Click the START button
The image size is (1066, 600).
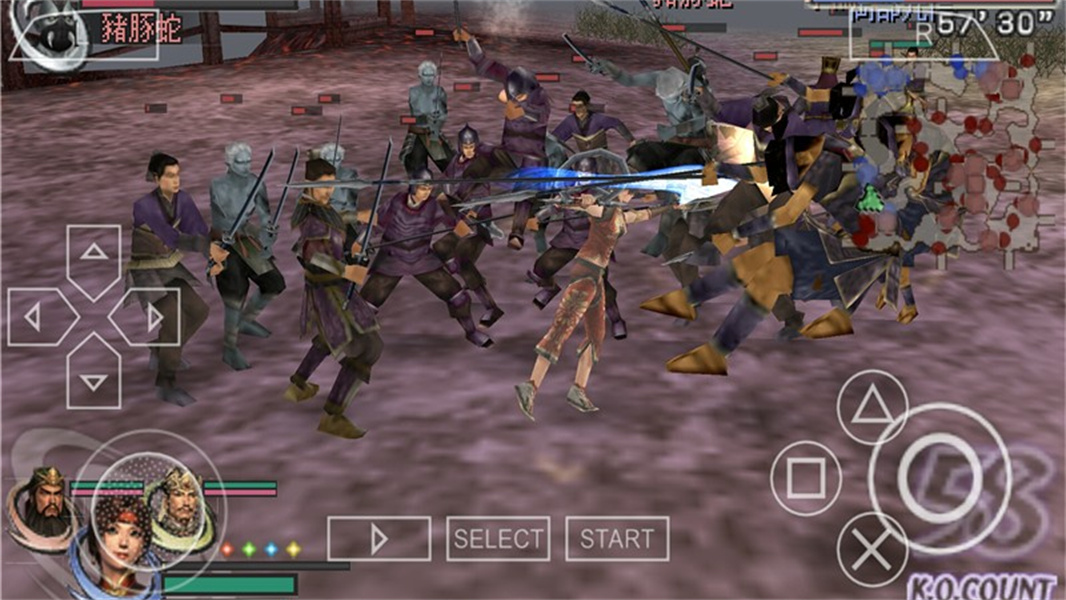[617, 539]
